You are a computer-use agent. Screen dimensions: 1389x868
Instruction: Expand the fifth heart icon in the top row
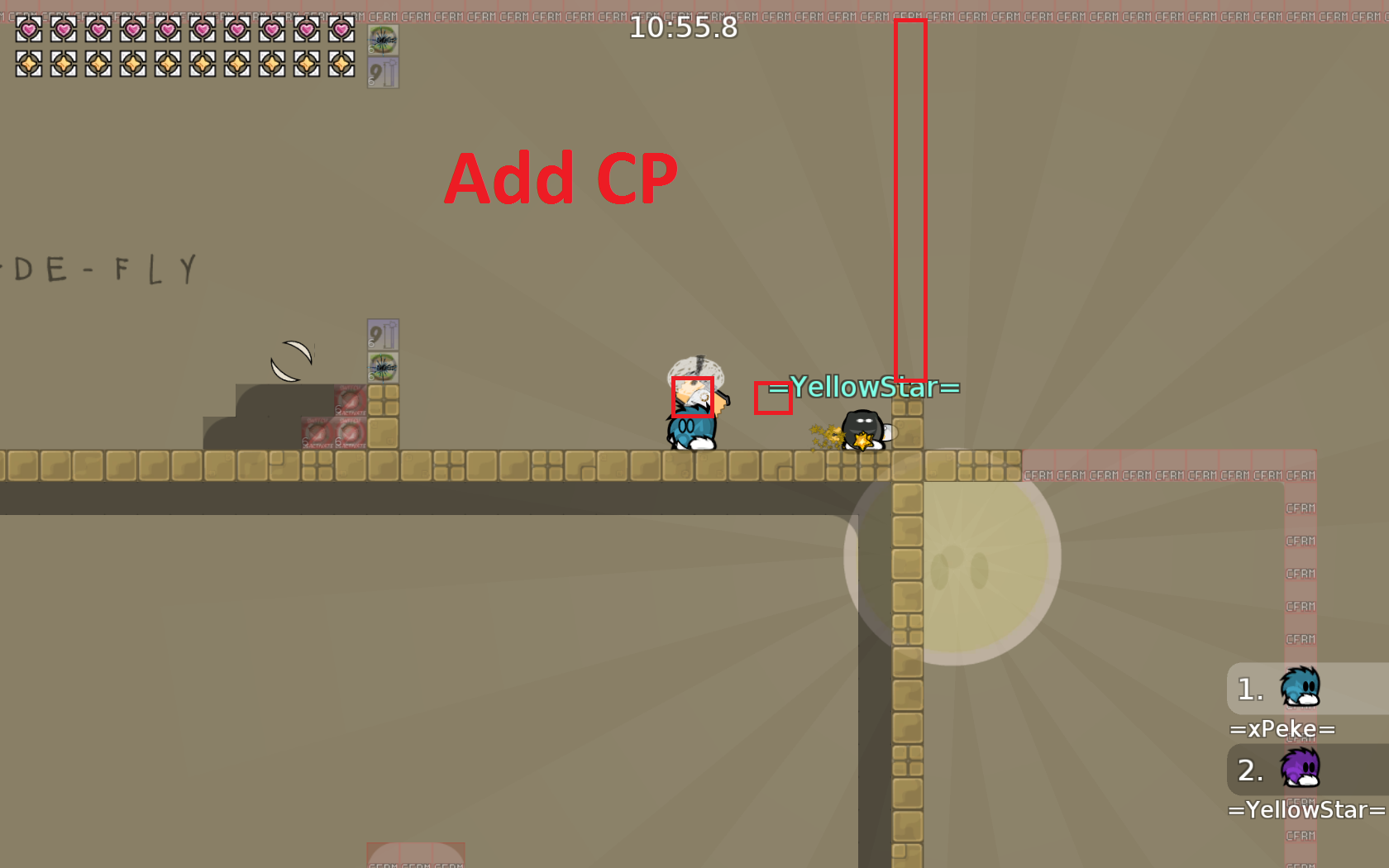point(166,30)
